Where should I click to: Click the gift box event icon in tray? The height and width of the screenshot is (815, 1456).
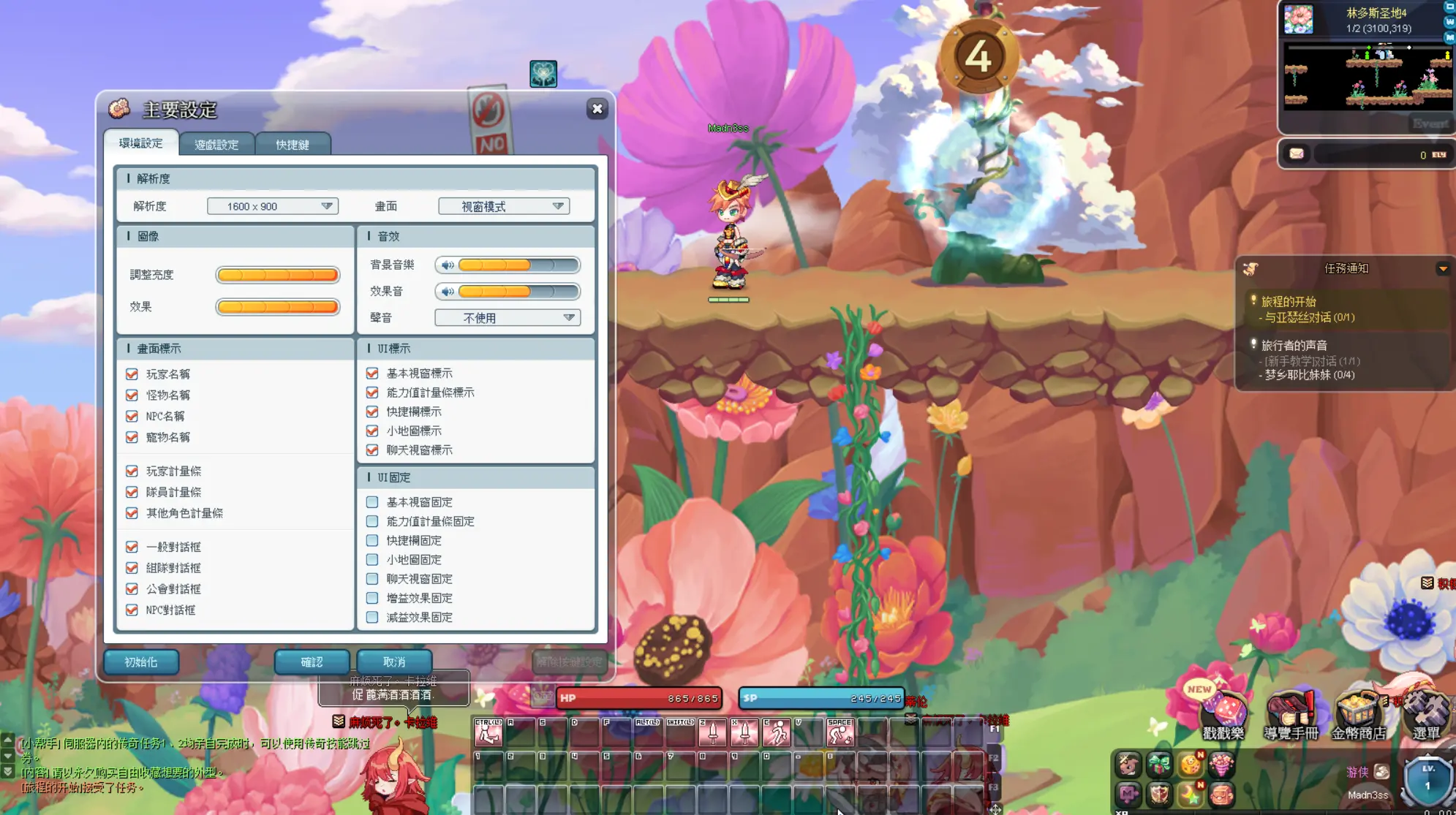1159,764
